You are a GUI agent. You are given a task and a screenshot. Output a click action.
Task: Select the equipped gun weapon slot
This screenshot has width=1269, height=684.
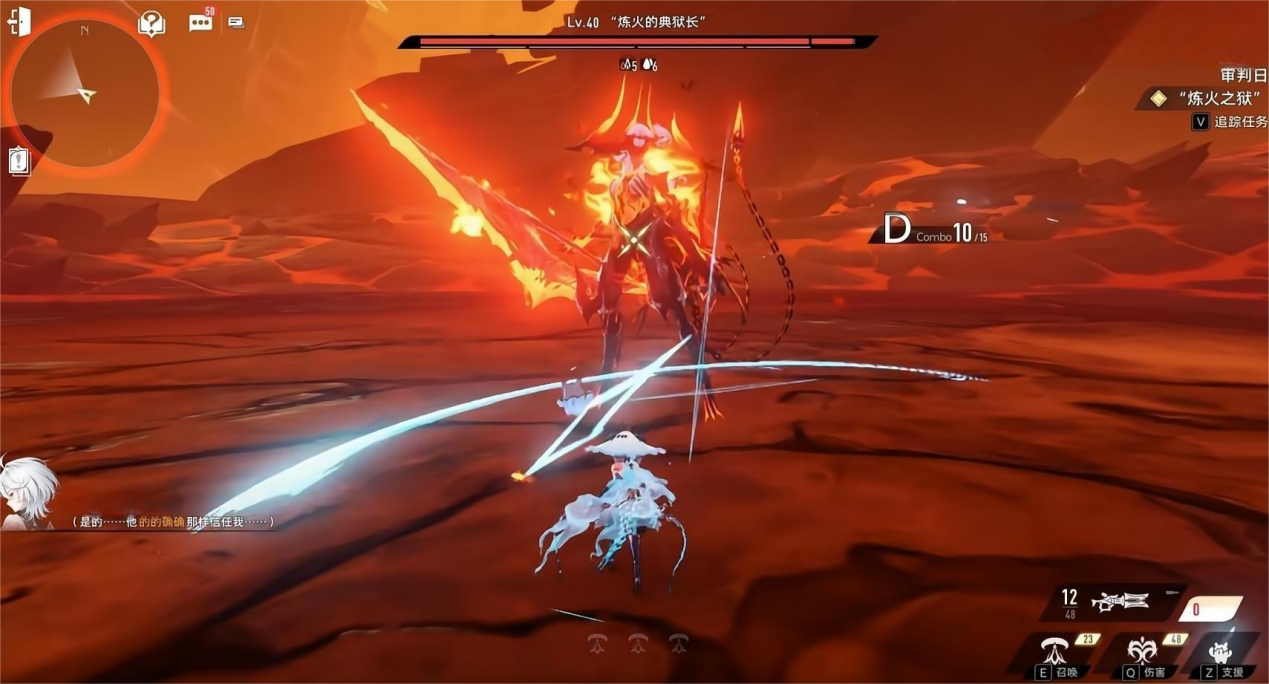coord(1120,601)
